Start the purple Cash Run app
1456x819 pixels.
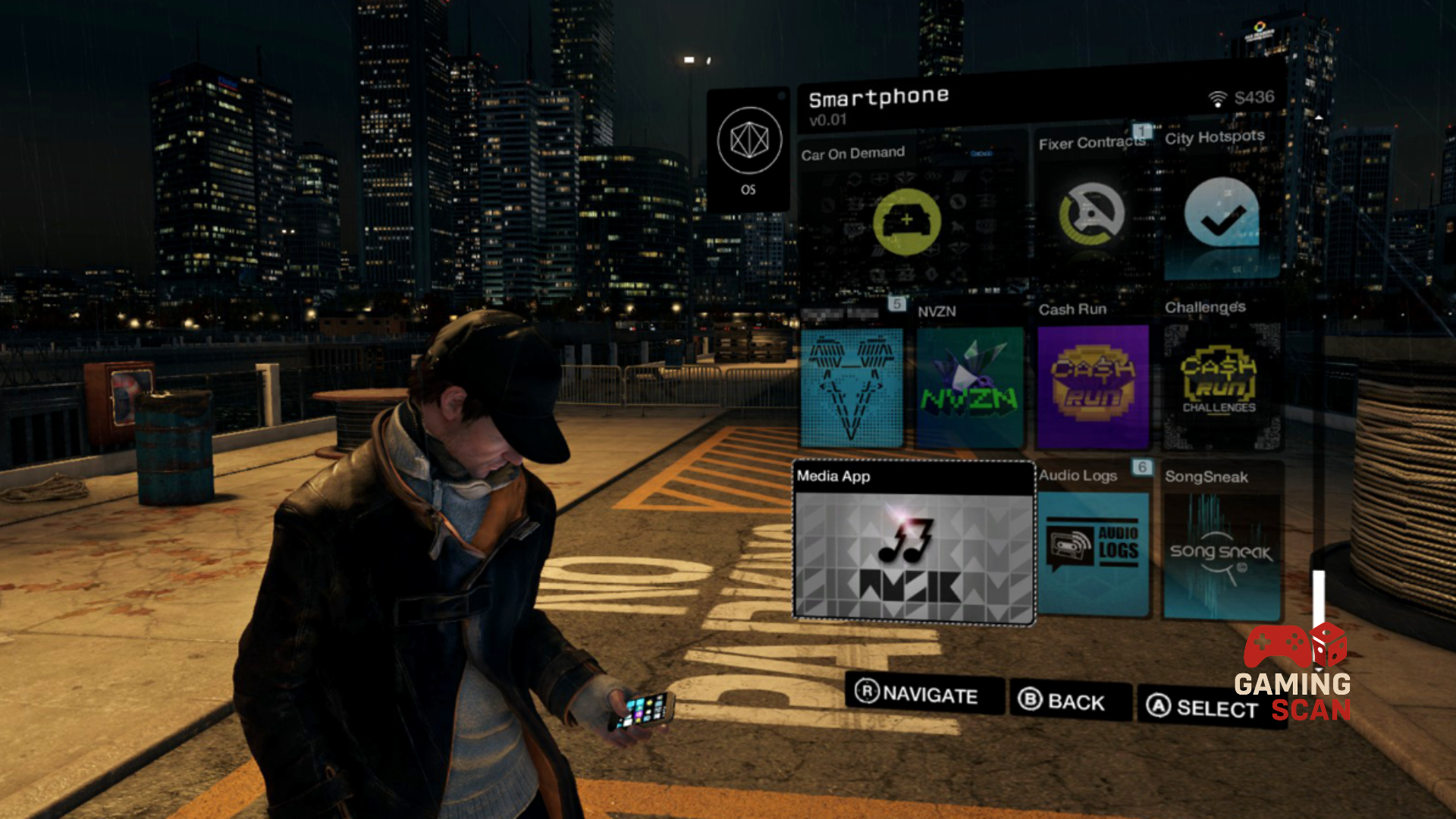1093,387
